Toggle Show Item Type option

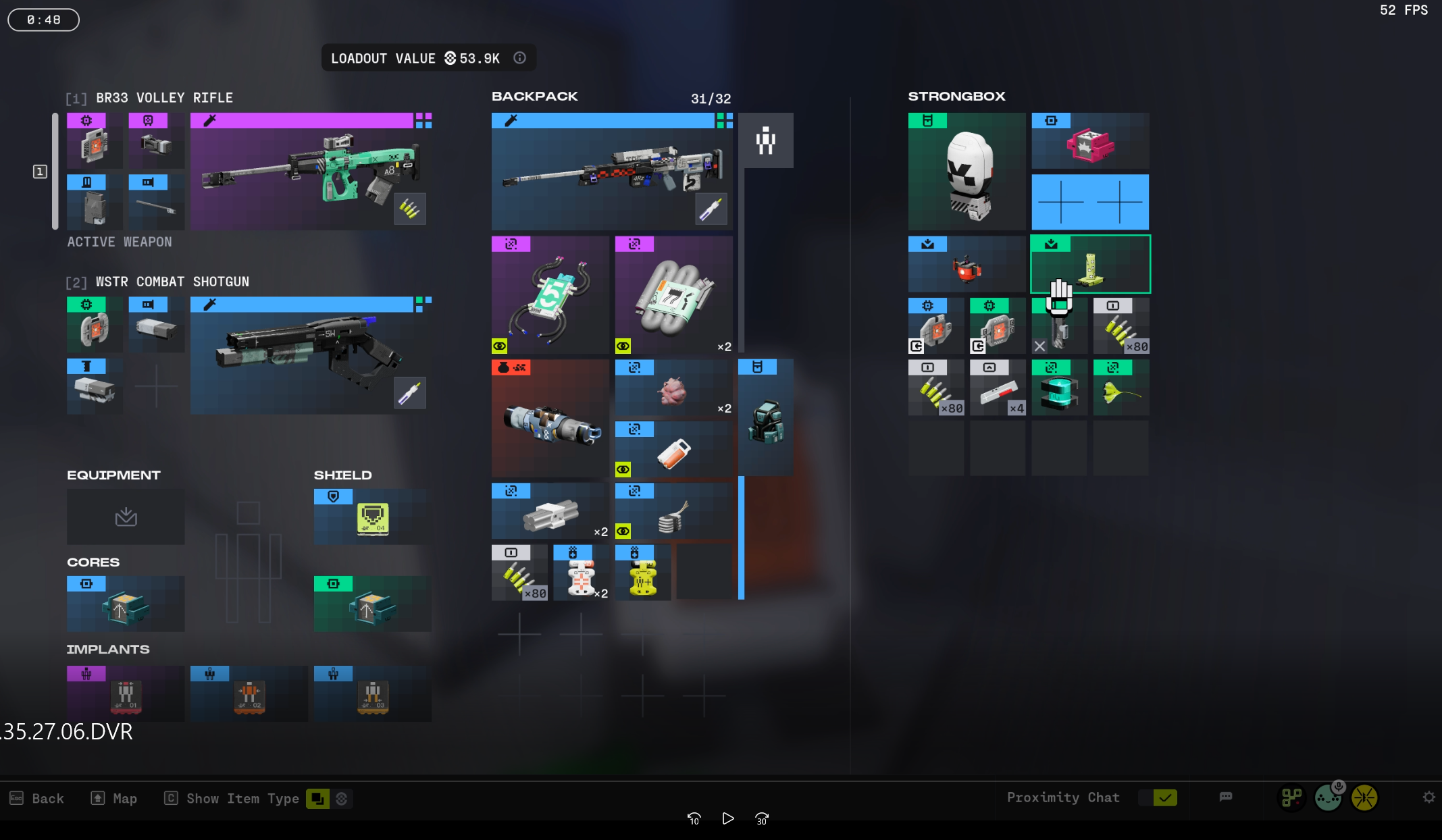317,799
